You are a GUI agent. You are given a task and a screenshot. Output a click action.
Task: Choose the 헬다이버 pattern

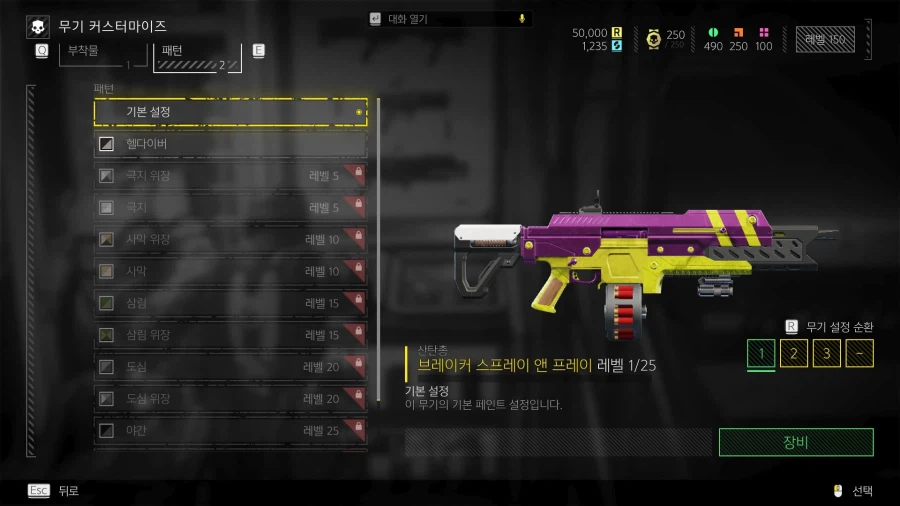pyautogui.click(x=230, y=145)
